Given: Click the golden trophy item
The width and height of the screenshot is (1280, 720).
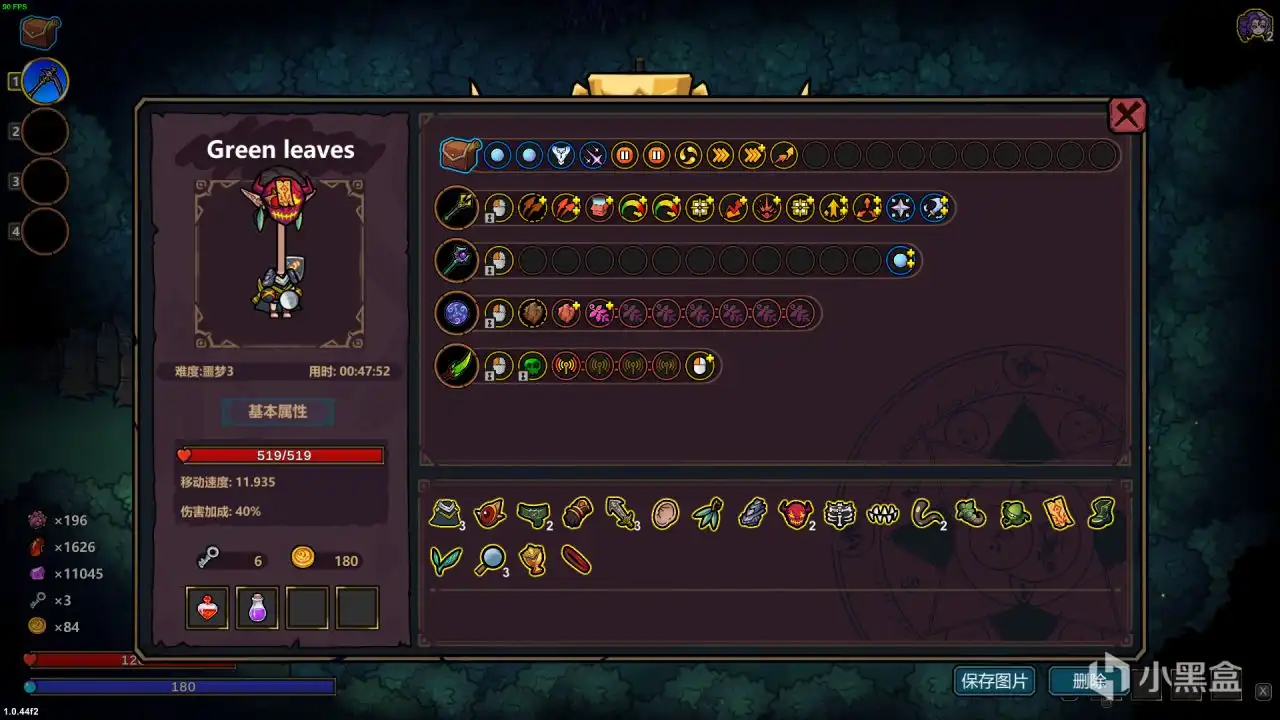Looking at the screenshot, I should pyautogui.click(x=534, y=560).
